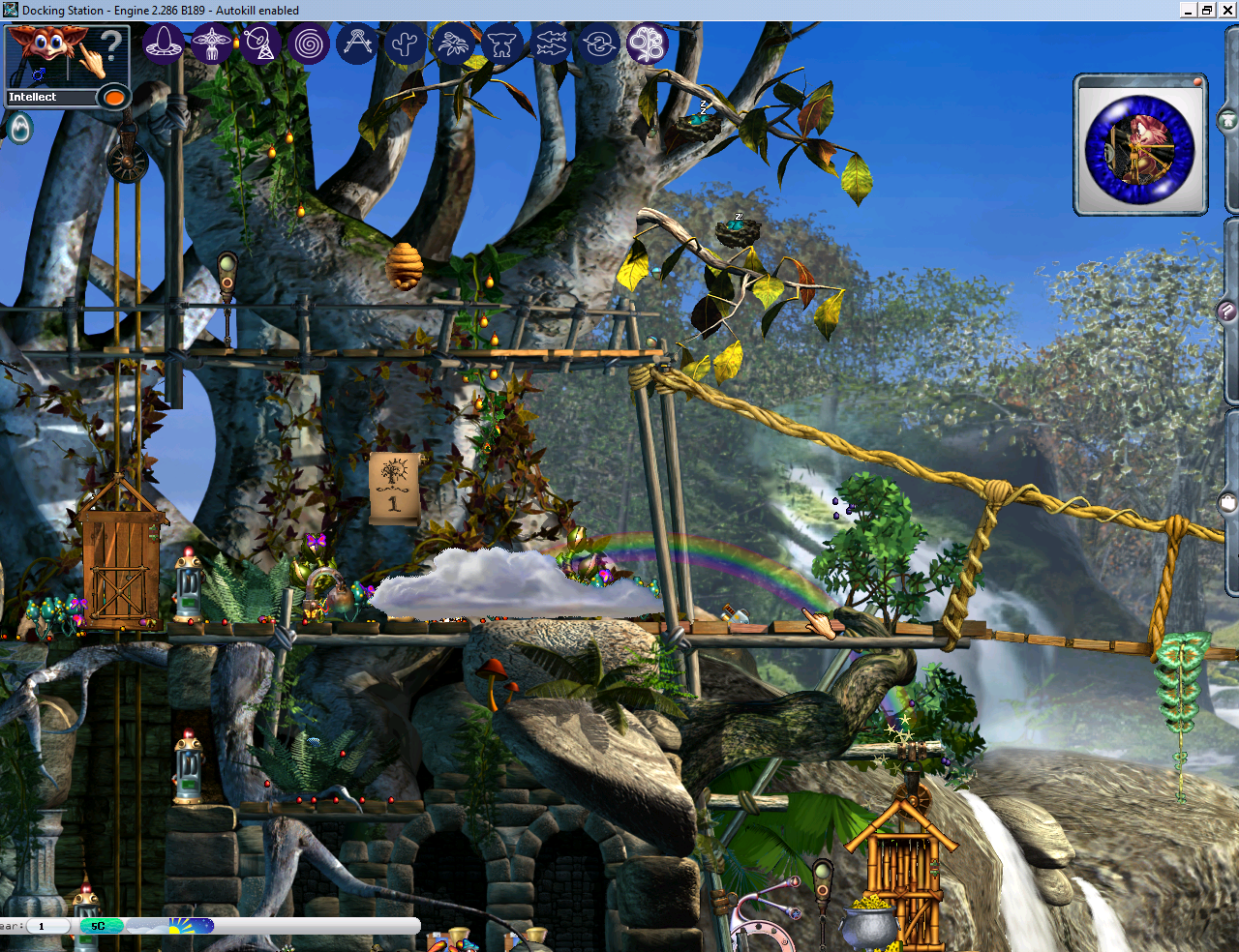Open the question mark help tab
The image size is (1239, 952).
pos(1227,312)
